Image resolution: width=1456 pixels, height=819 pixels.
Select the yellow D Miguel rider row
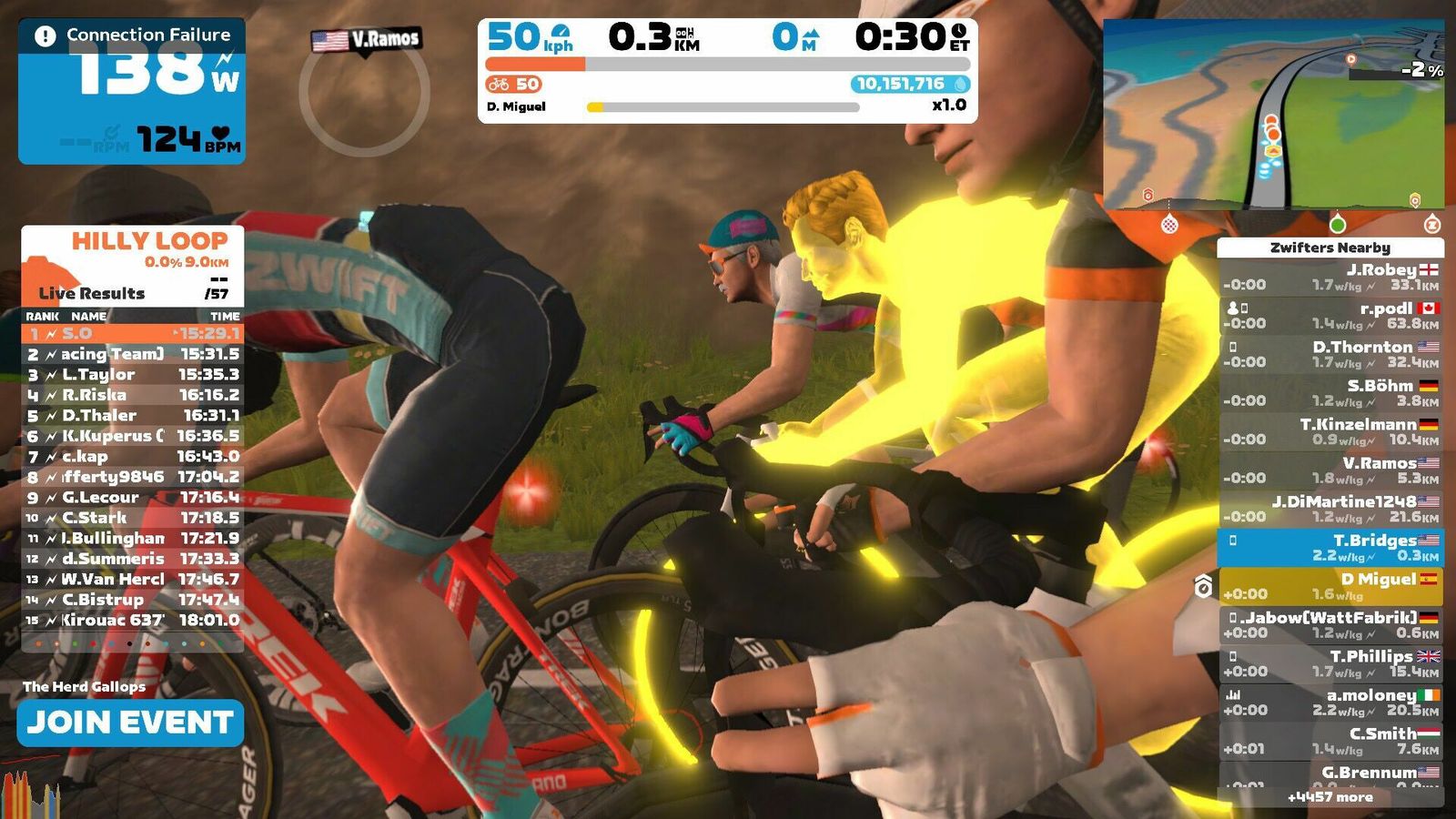pyautogui.click(x=1330, y=586)
